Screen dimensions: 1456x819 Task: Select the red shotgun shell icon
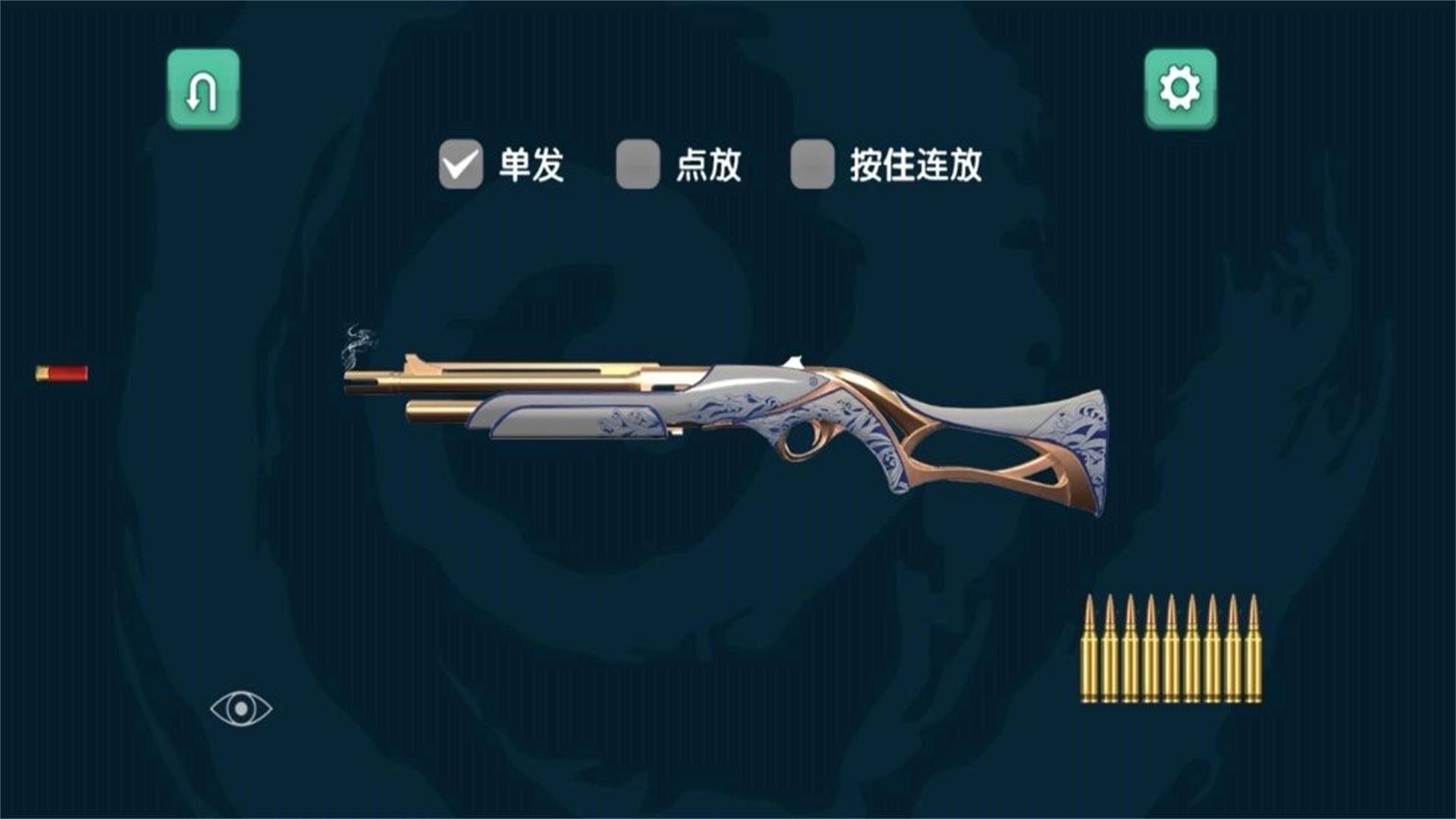[x=61, y=372]
